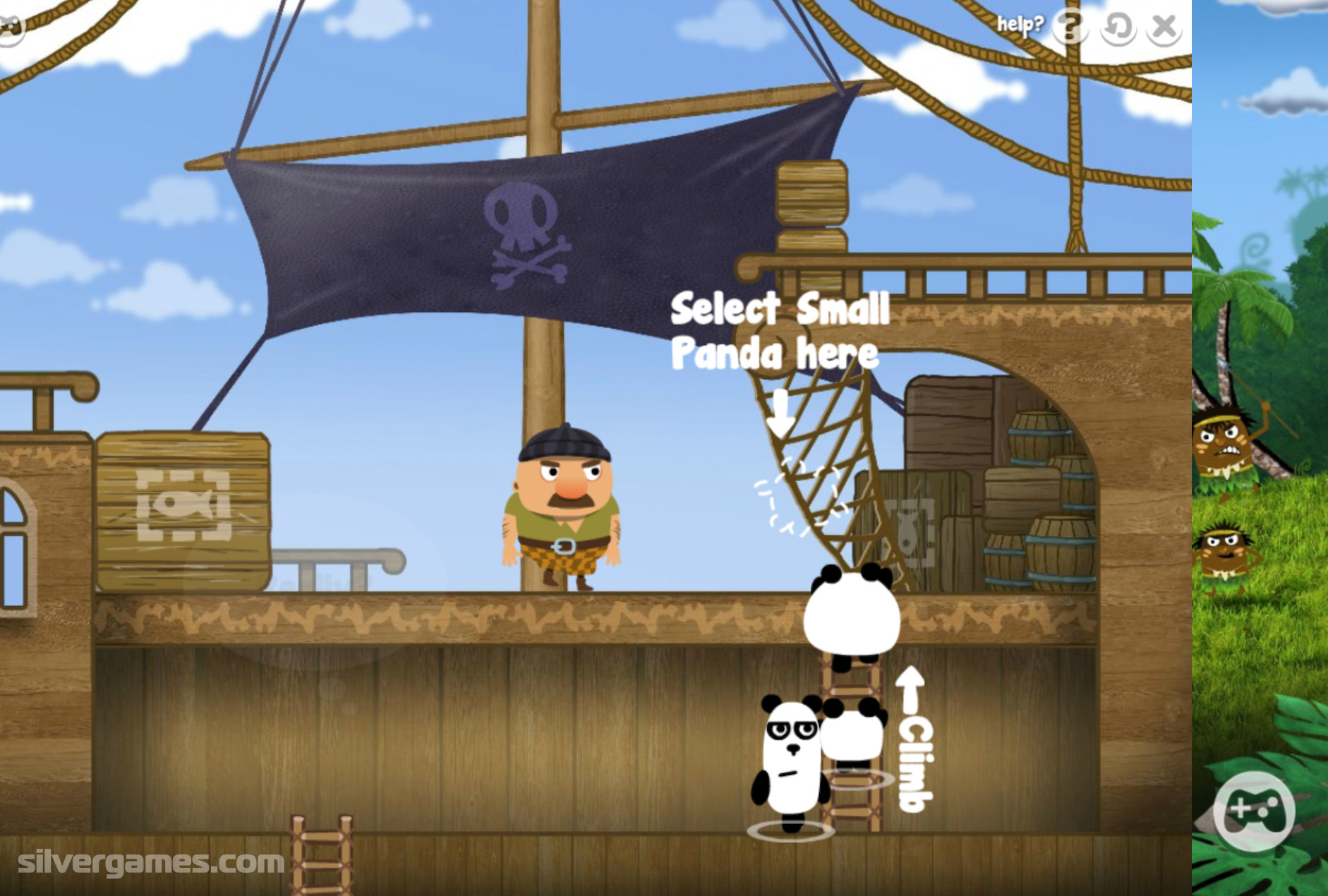Open the large round gamepad button on jungle panel
Viewport: 1328px width, 896px height.
(1254, 811)
